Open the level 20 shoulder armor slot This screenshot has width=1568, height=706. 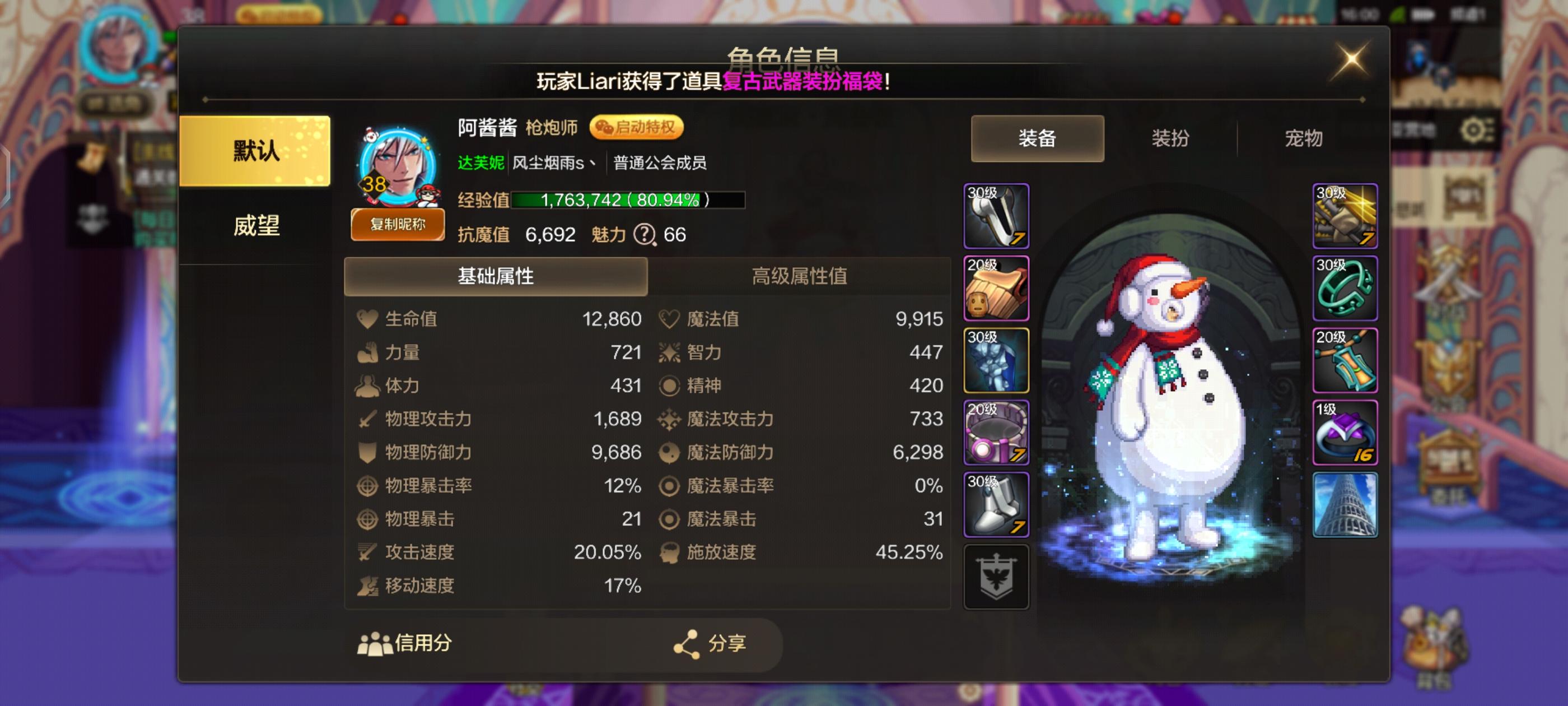tap(996, 286)
